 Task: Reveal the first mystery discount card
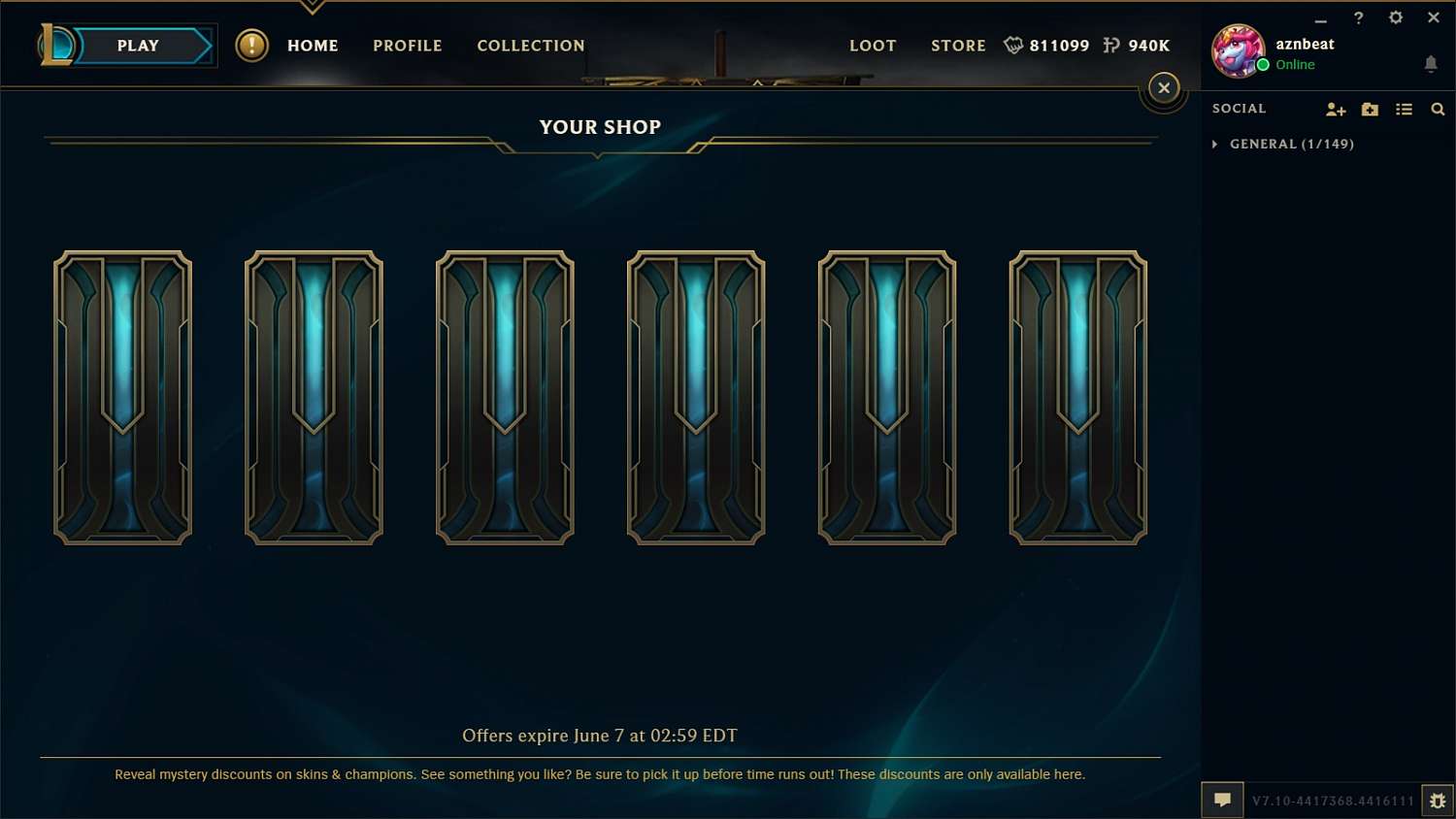(122, 396)
